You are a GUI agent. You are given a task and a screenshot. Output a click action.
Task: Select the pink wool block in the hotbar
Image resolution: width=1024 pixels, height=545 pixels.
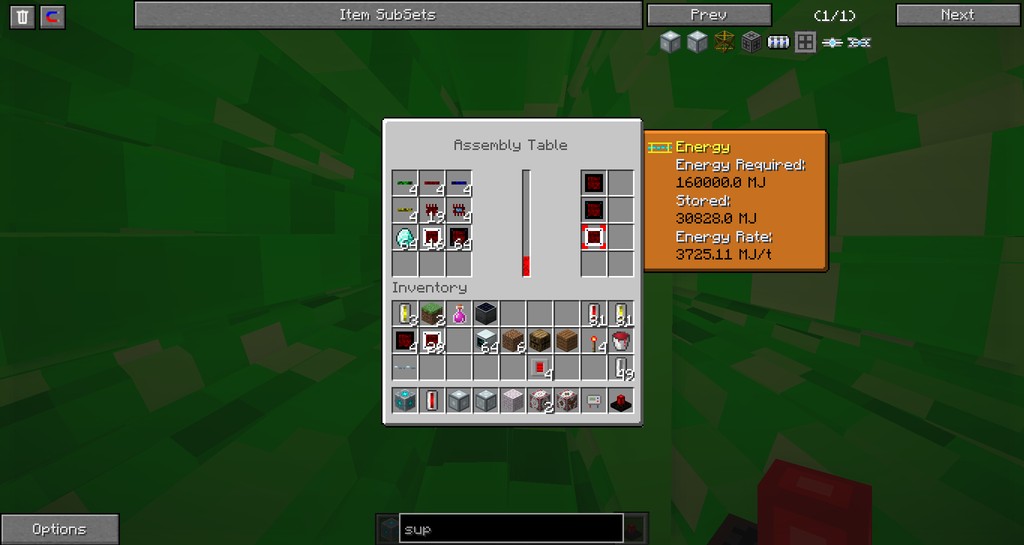coord(513,401)
